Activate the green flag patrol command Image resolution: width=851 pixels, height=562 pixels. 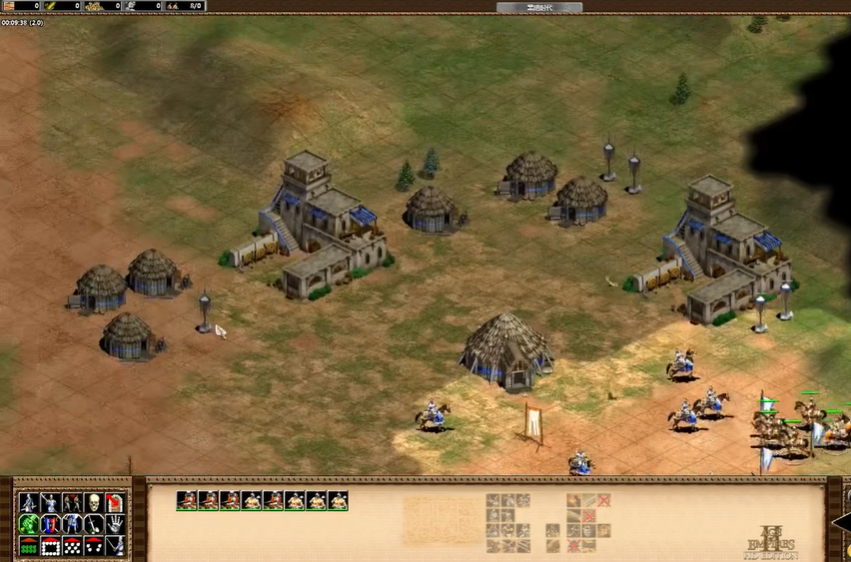[28, 525]
